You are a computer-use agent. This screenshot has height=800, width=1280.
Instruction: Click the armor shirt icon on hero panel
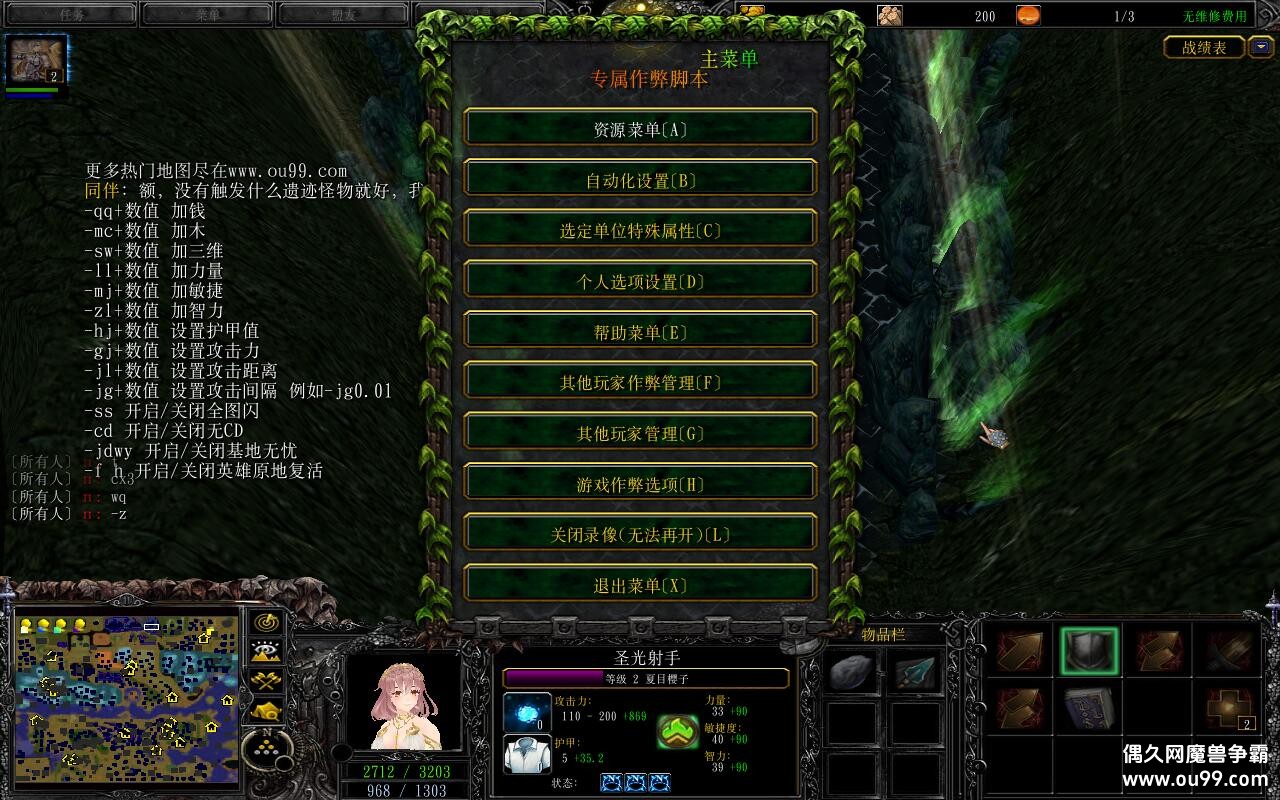click(x=525, y=754)
